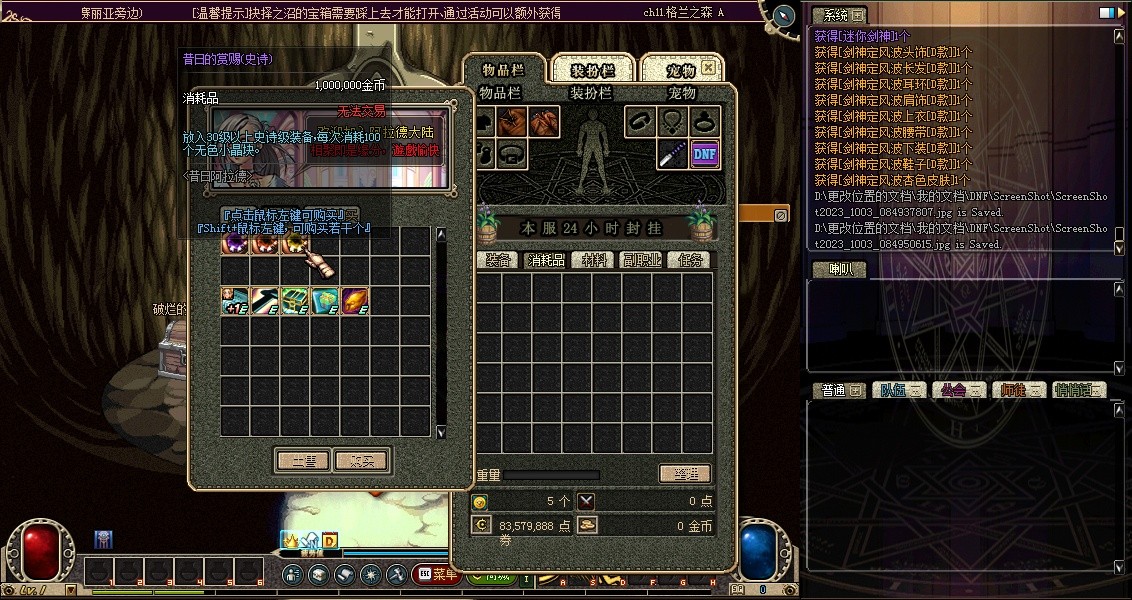Image resolution: width=1132 pixels, height=600 pixels.
Task: Open the 系统 (System) message tab
Action: pos(838,16)
